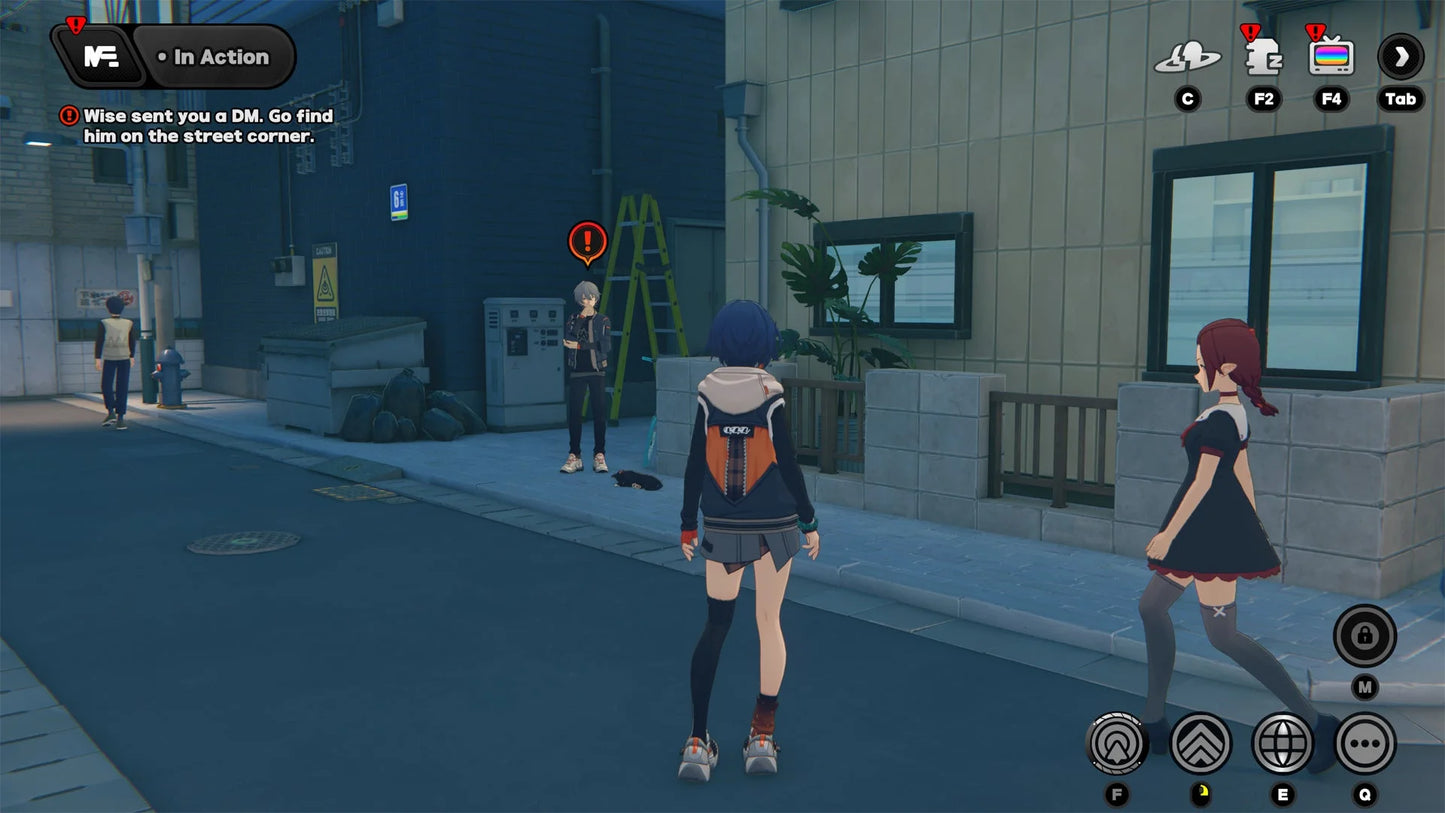
Task: Activate the concentric rings arrow button
Action: click(x=1117, y=743)
